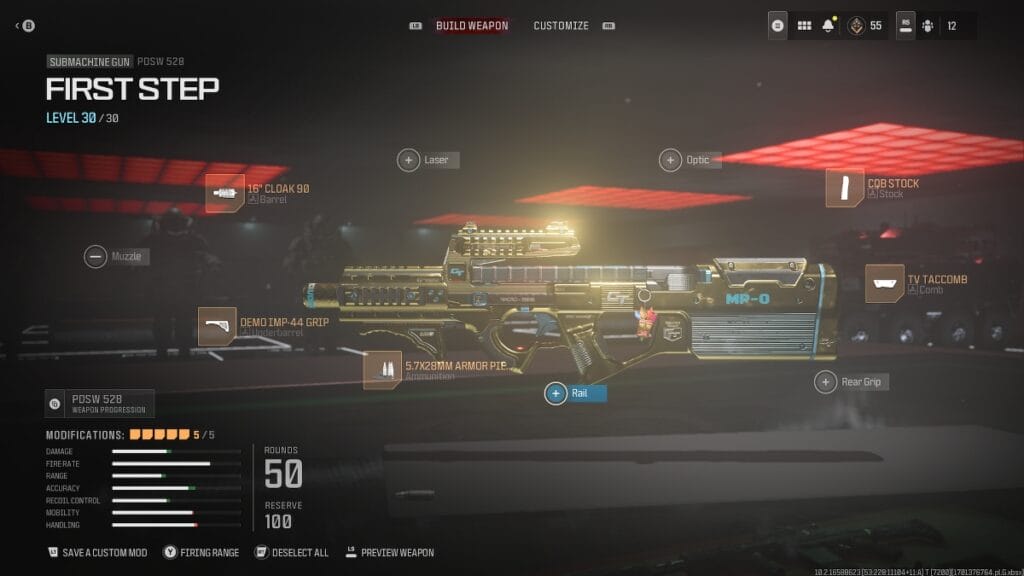Select the Demo IMP-44 Grip underbarrel slot
Screen dimensions: 1024x576
point(217,326)
